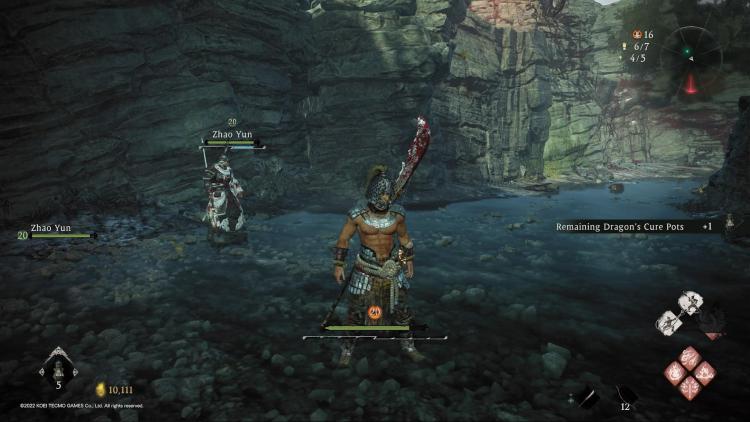750x422 pixels.
Task: Click the gold coin currency icon
Action: [100, 389]
